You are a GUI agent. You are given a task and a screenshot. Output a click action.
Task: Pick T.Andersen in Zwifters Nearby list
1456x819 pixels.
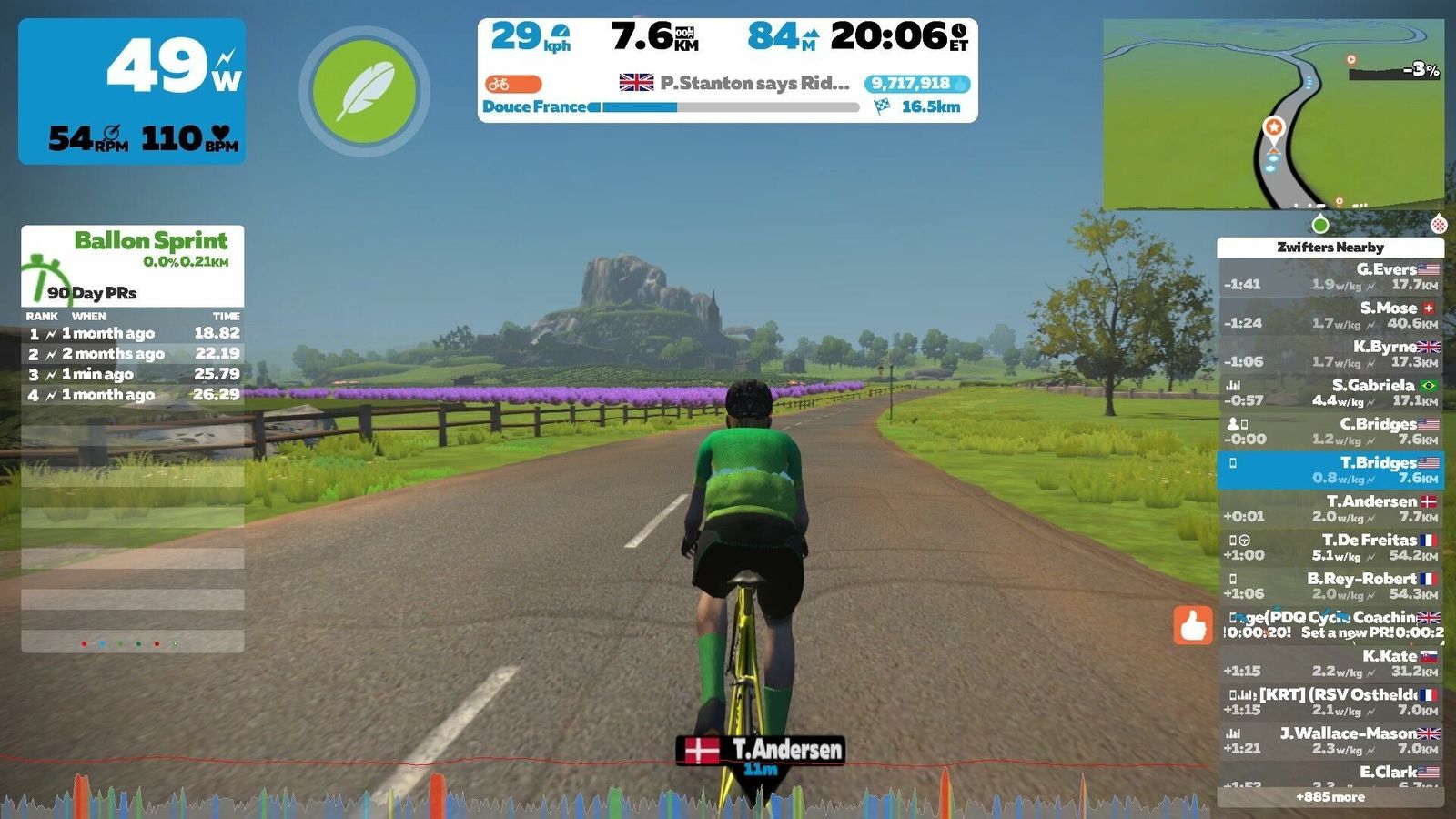tap(1330, 509)
